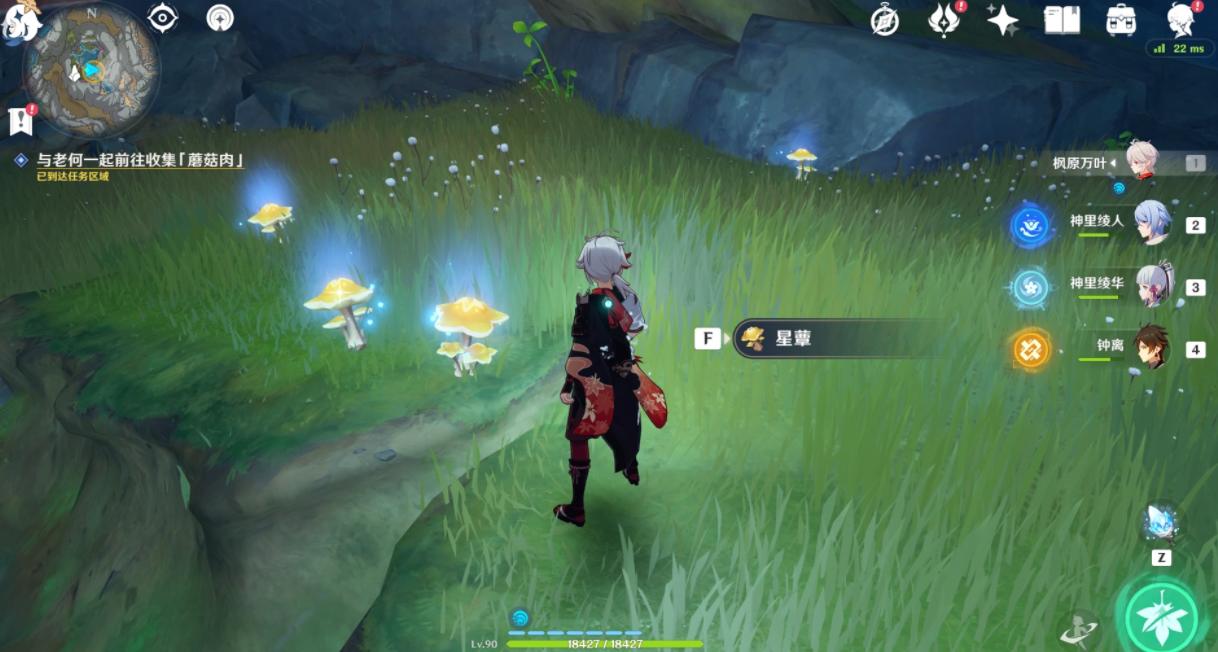Open the Wish four-point star icon
The height and width of the screenshot is (652, 1218).
(1002, 19)
